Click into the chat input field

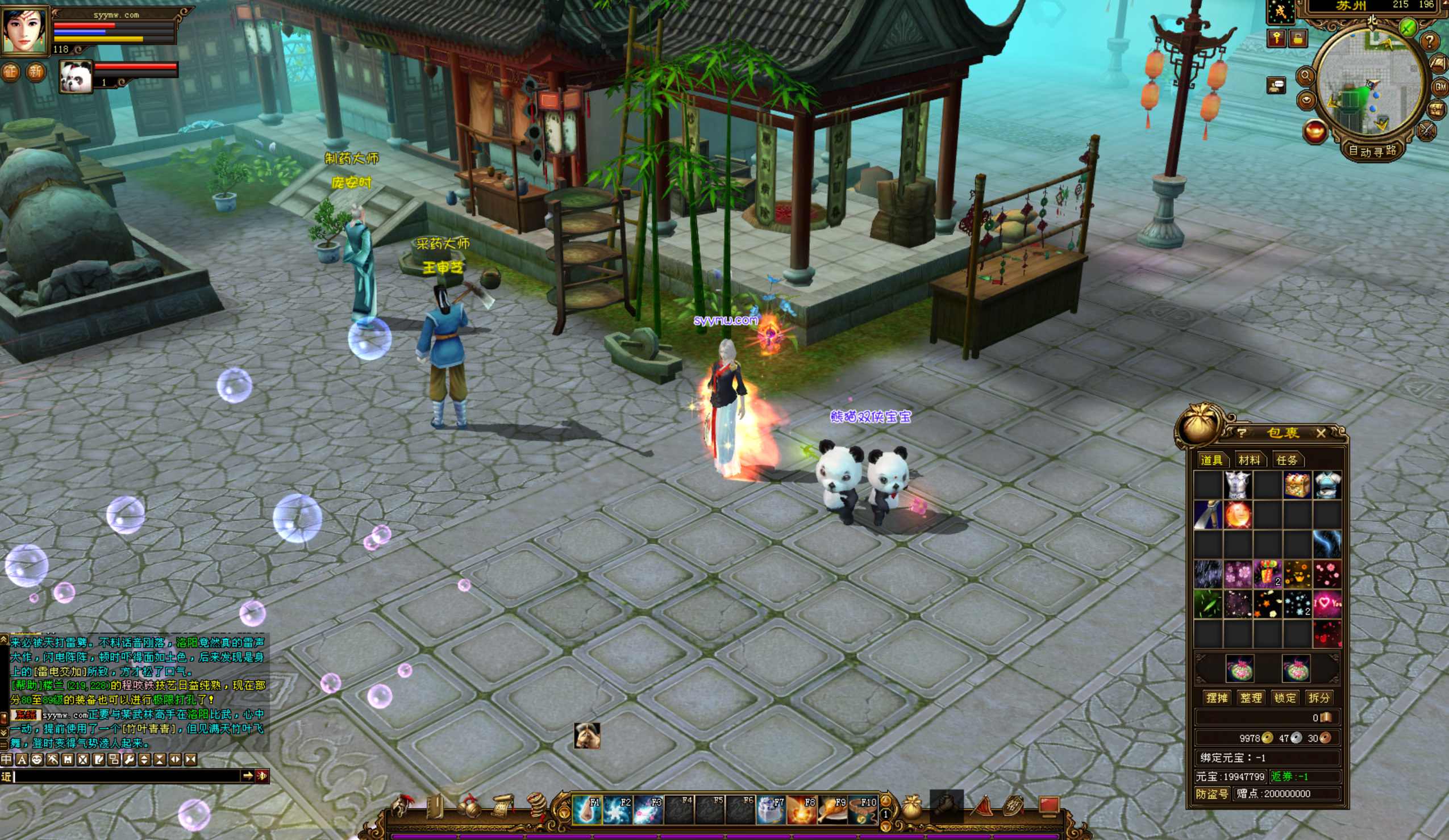coord(127,776)
